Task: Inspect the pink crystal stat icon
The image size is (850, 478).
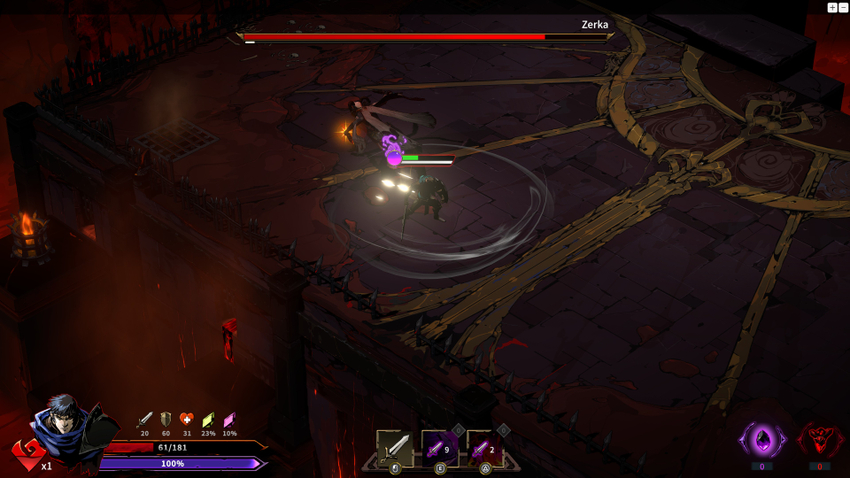Action: pos(229,420)
